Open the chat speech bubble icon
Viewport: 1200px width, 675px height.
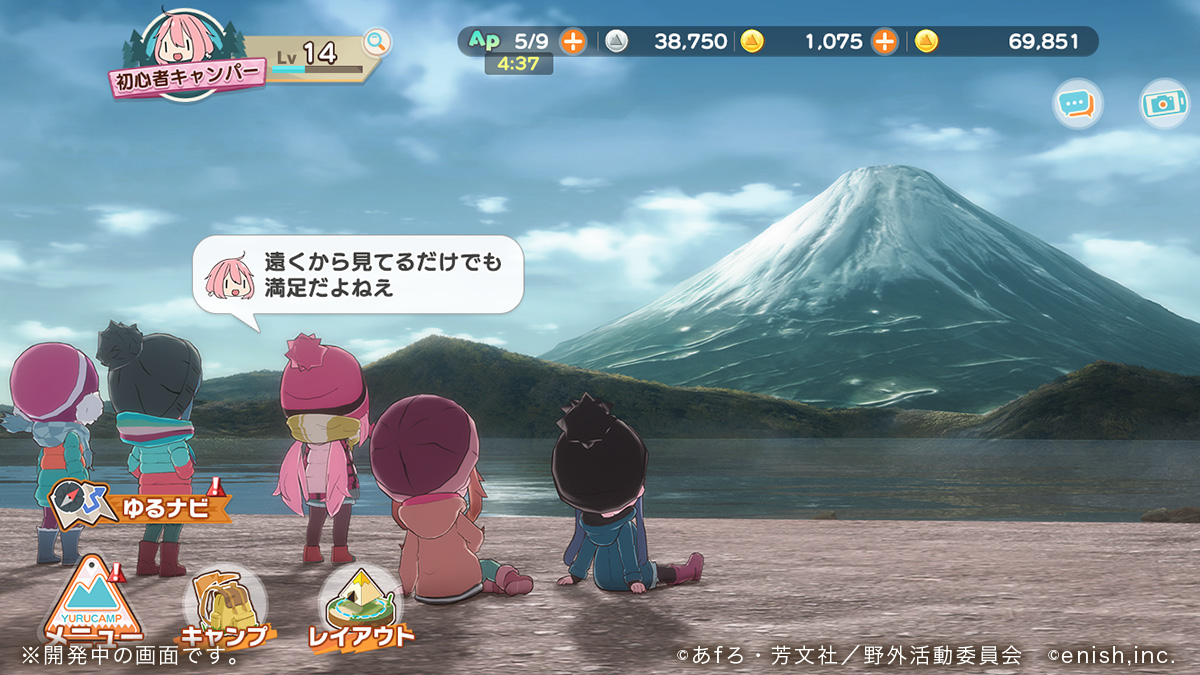[1077, 103]
